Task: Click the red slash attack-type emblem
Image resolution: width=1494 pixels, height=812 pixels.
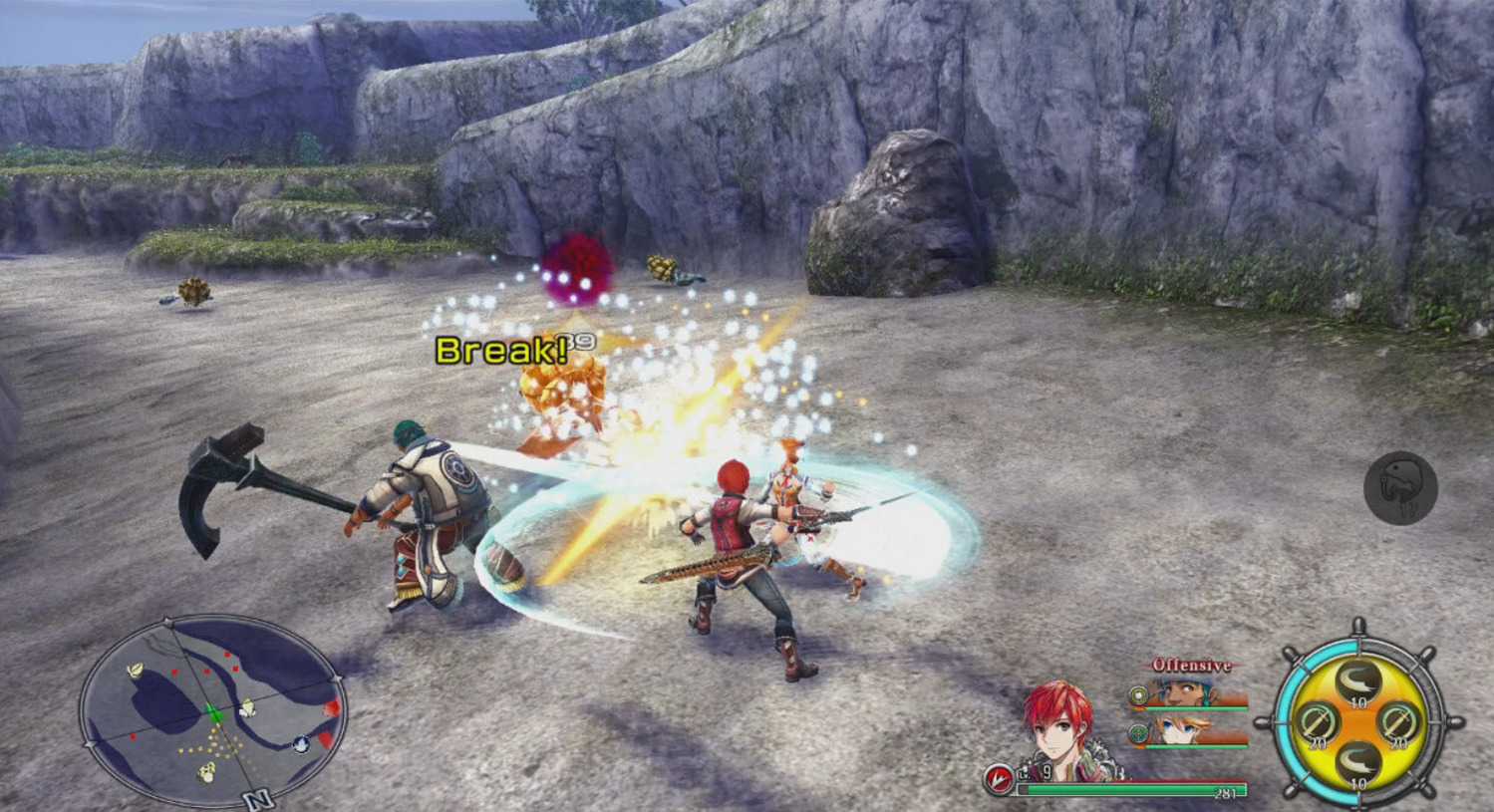Action: click(x=998, y=778)
